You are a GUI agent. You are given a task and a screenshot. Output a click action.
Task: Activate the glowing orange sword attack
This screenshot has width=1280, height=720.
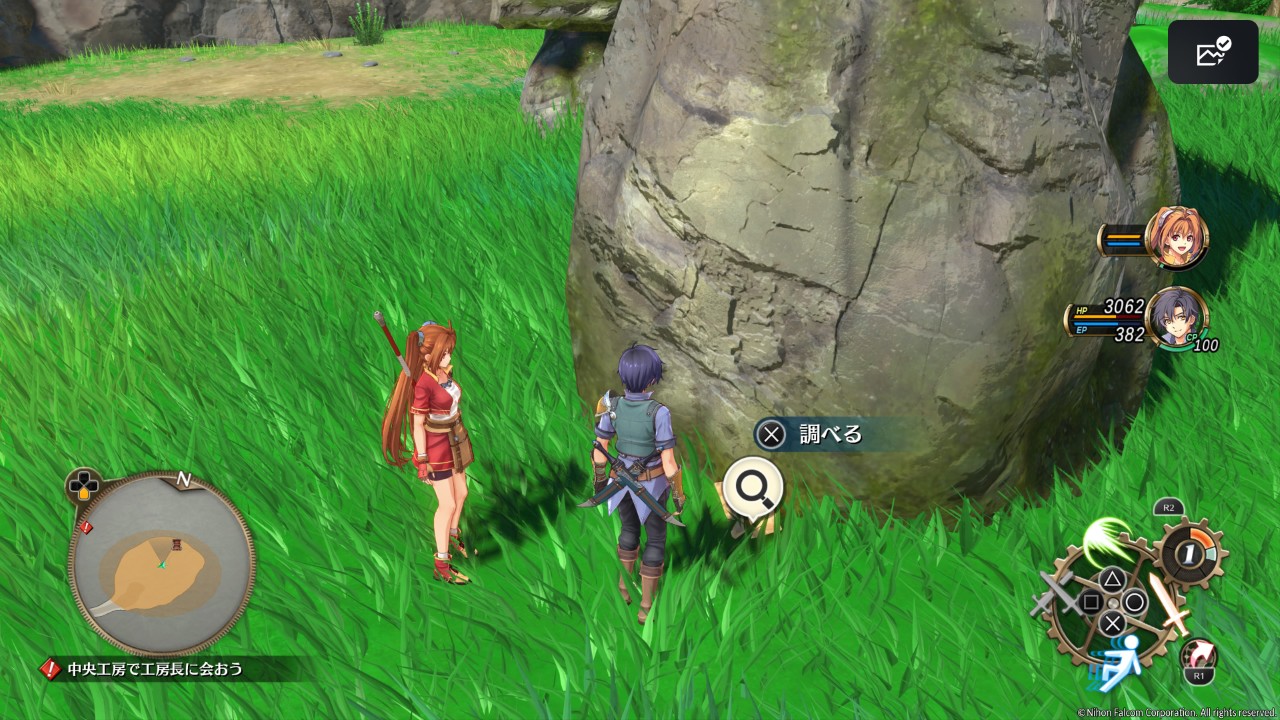[x=1166, y=602]
